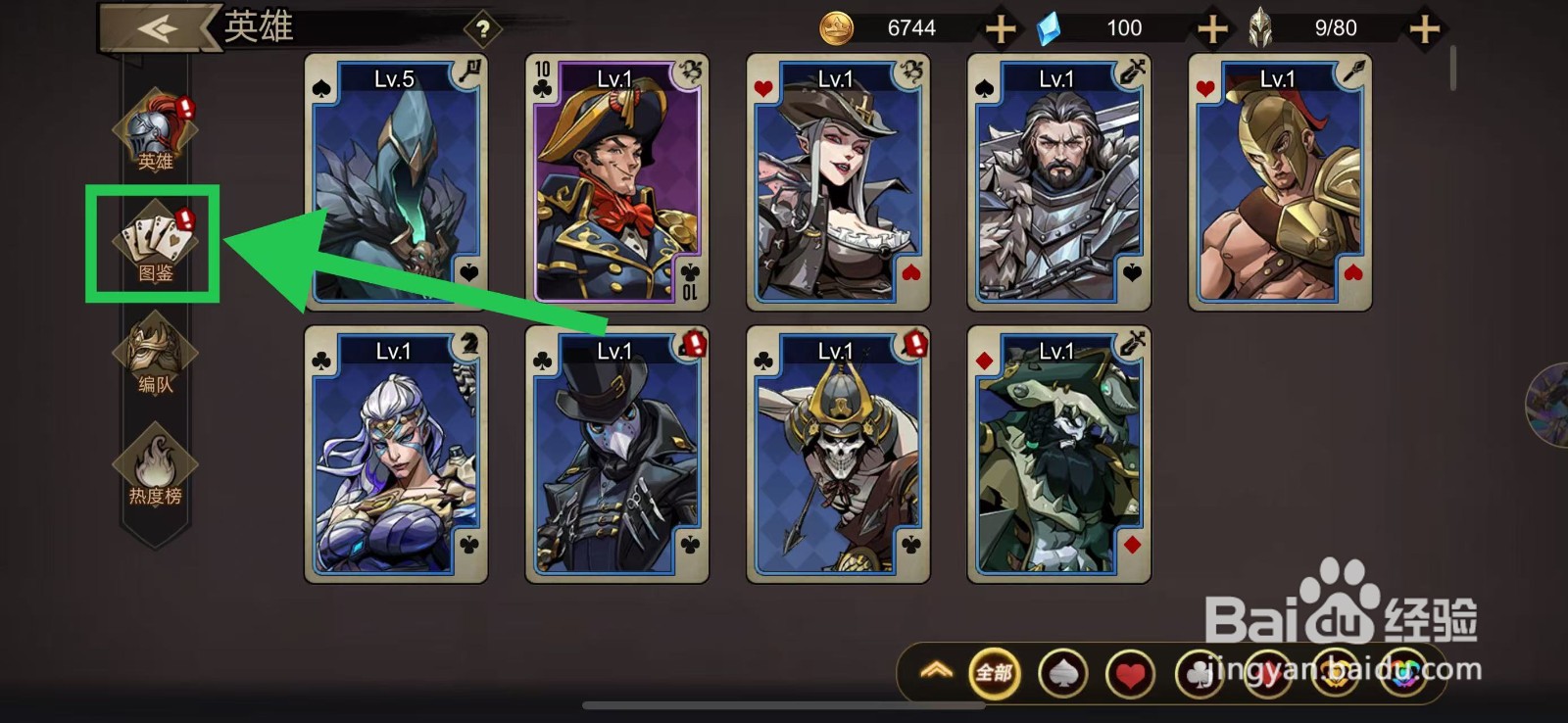The height and width of the screenshot is (723, 1568).
Task: Toggle the diamond suit filter on
Action: pyautogui.click(x=1267, y=674)
